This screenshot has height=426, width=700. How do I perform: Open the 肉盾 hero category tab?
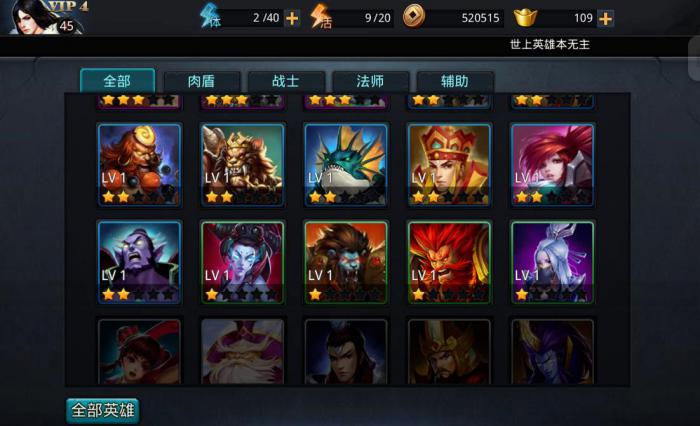coord(201,81)
